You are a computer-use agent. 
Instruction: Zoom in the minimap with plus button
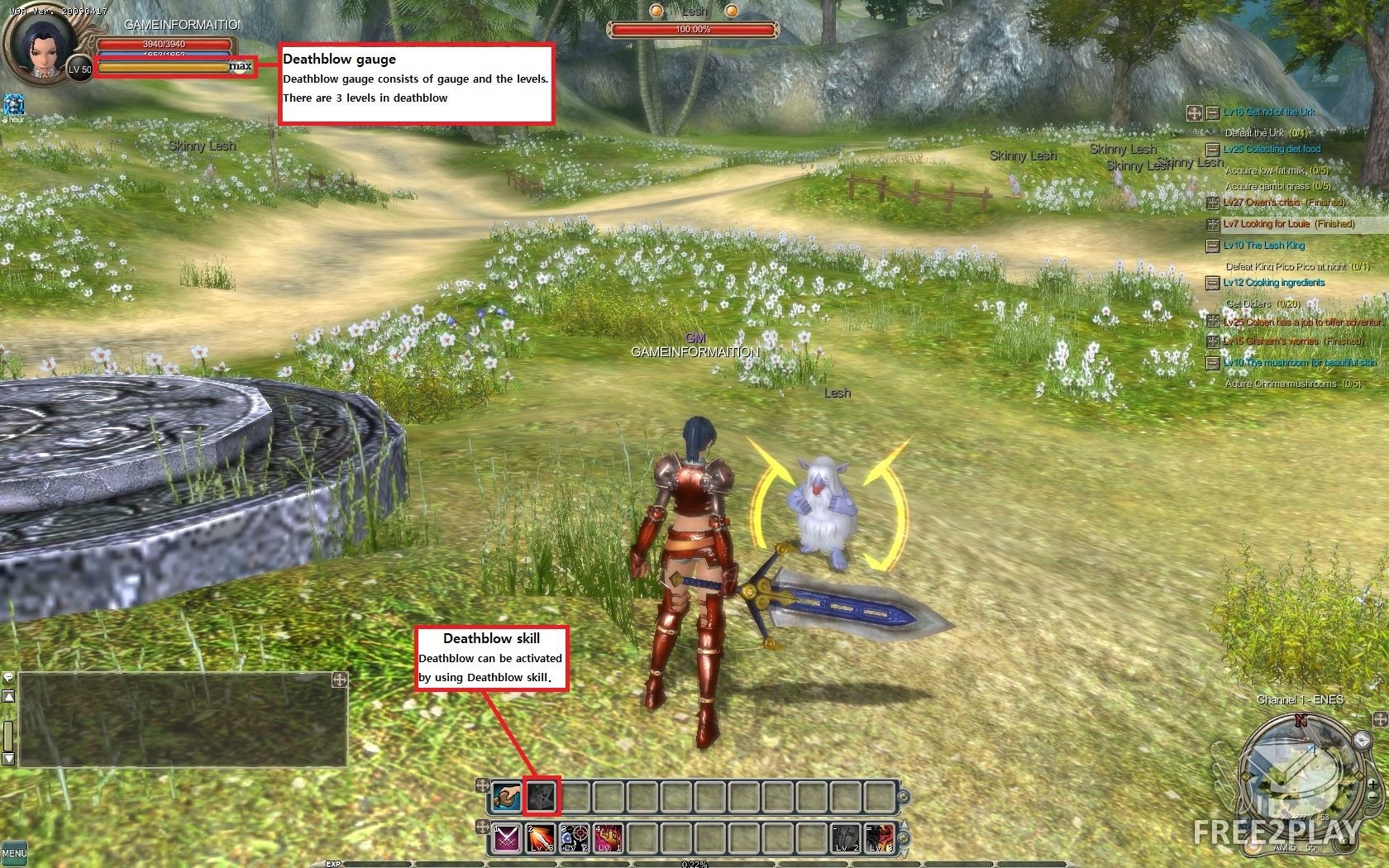point(1372,783)
